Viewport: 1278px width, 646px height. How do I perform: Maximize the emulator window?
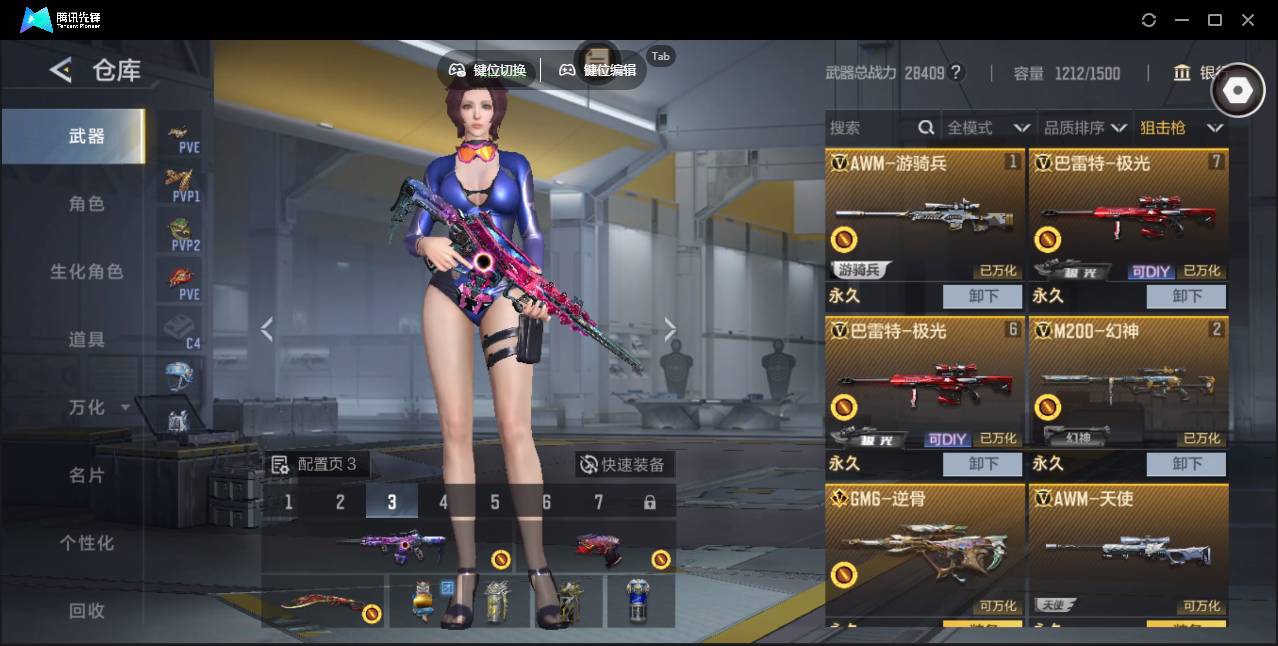coord(1215,20)
